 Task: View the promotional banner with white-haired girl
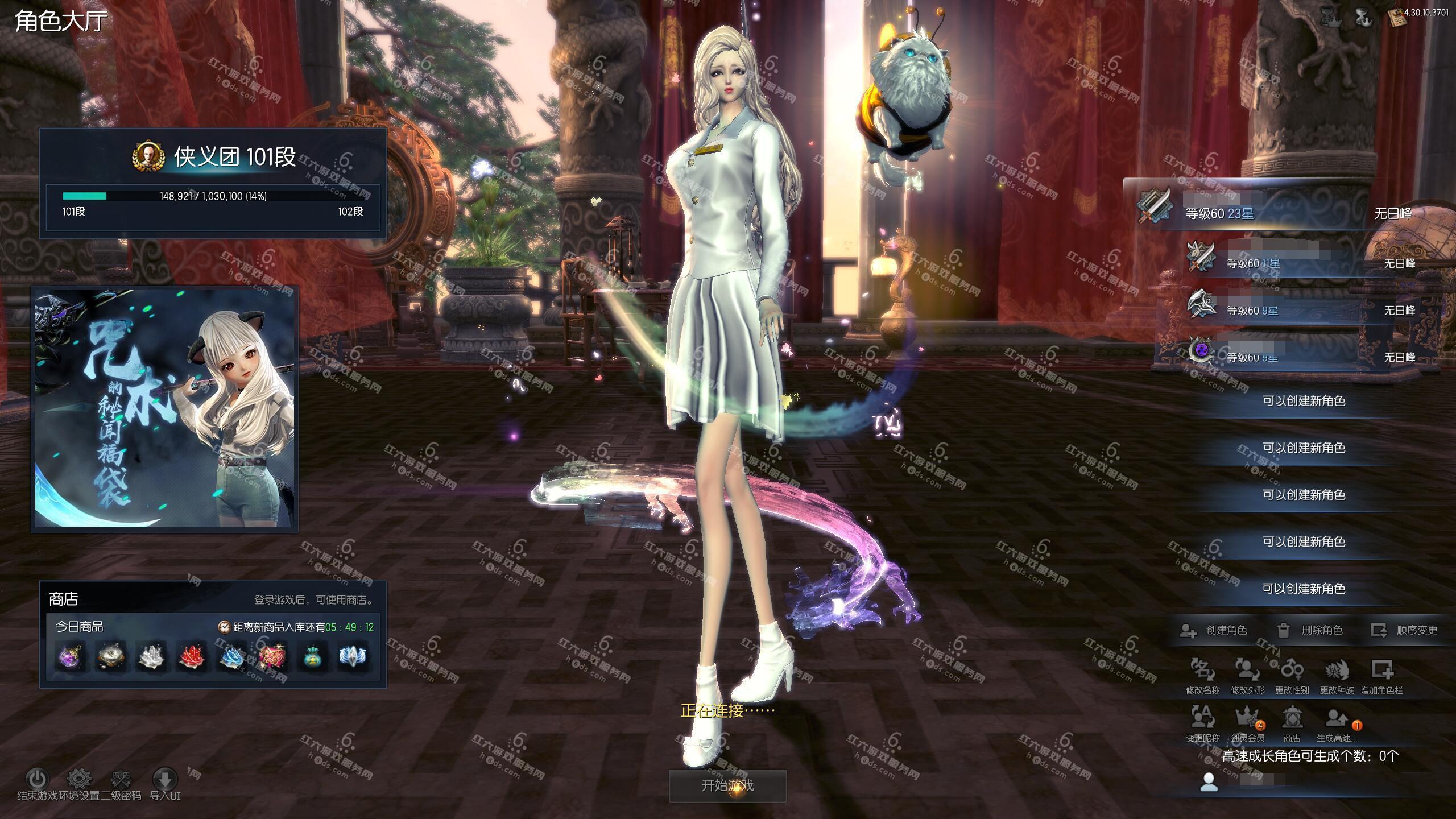165,409
